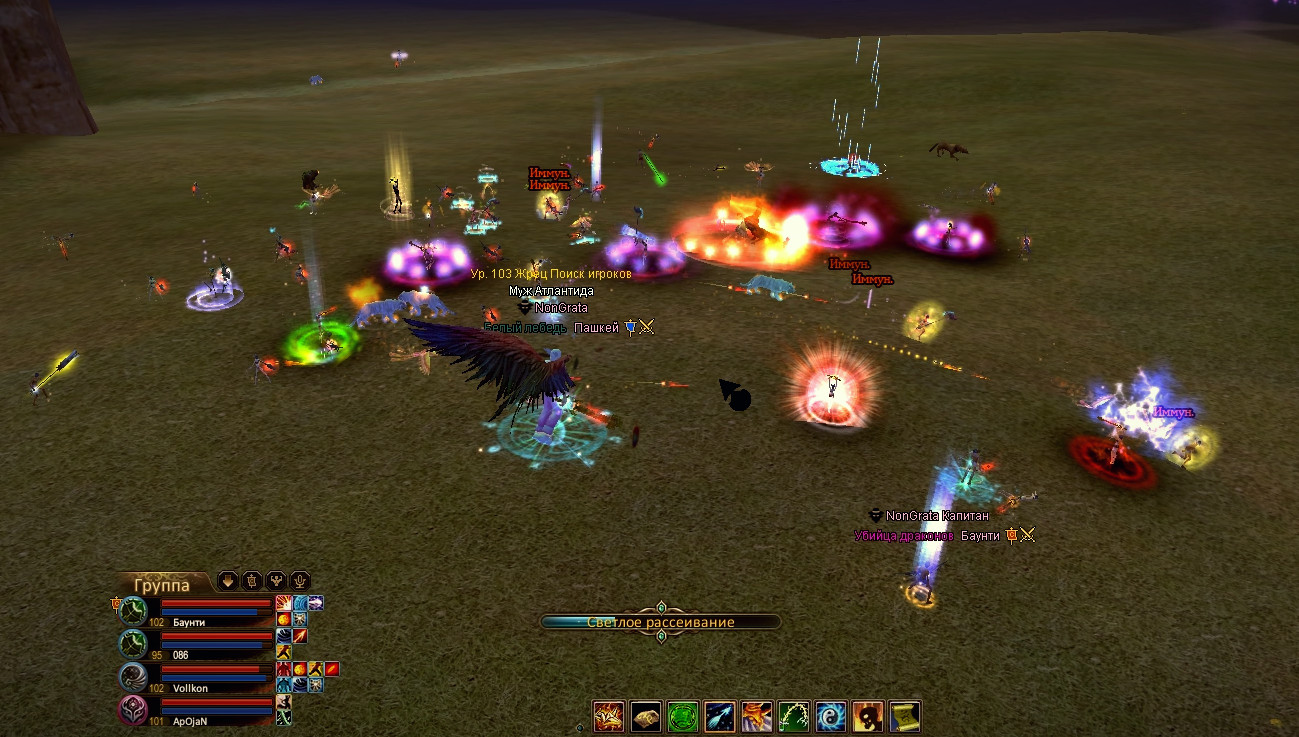Toggle the microphone voice chat button

[x=299, y=580]
